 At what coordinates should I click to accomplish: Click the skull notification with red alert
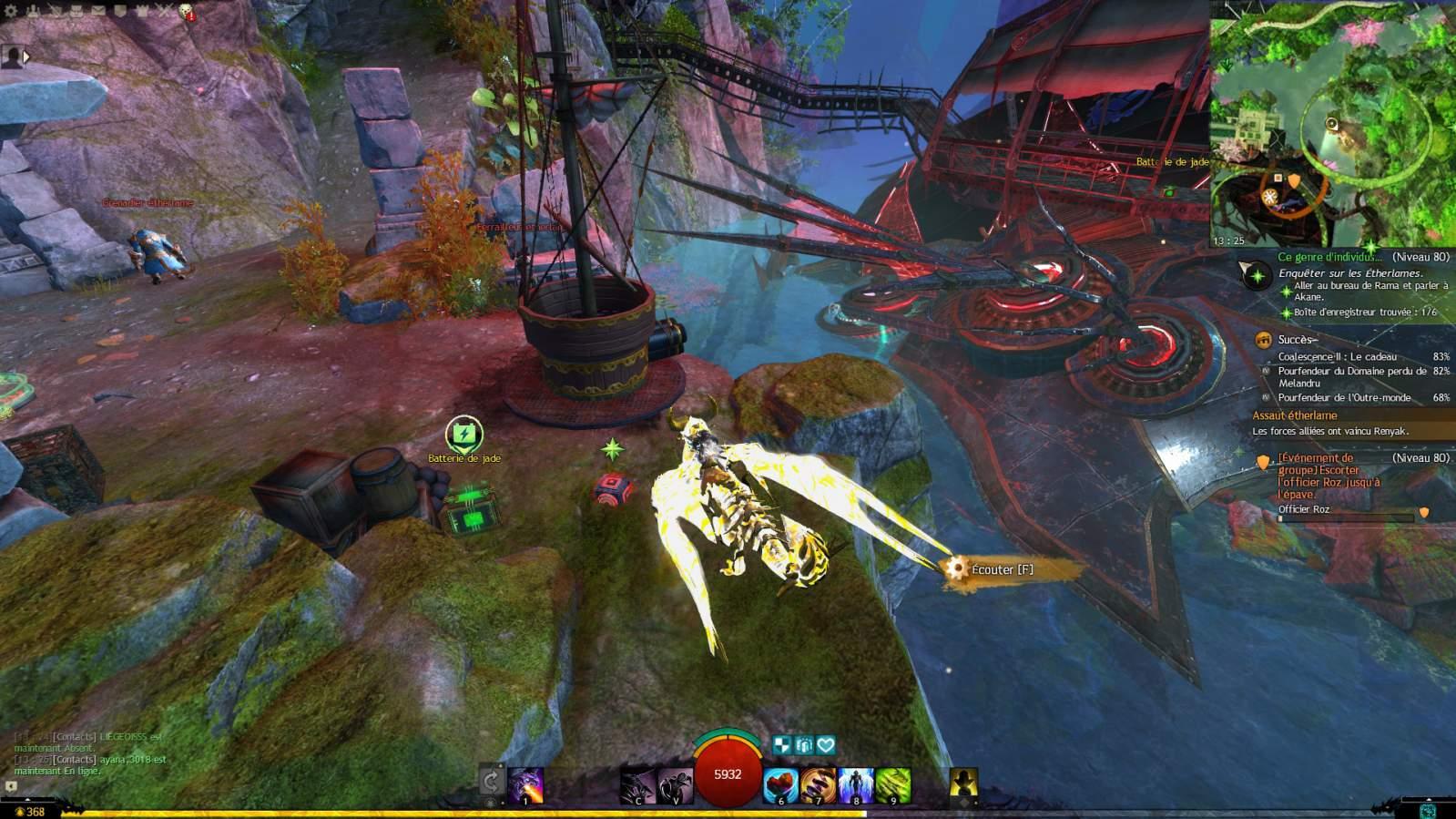pyautogui.click(x=186, y=13)
